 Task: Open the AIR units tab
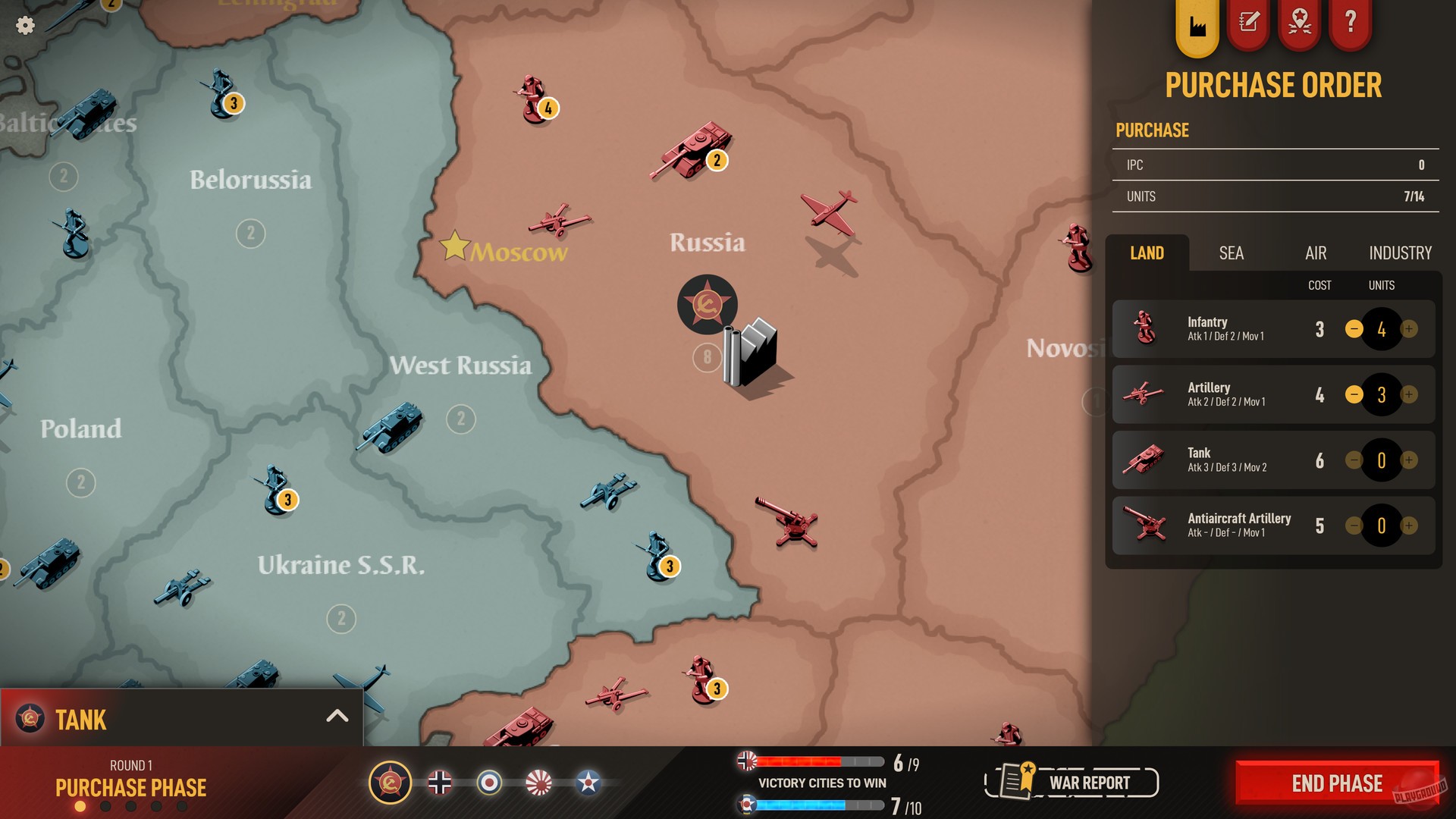(x=1315, y=253)
